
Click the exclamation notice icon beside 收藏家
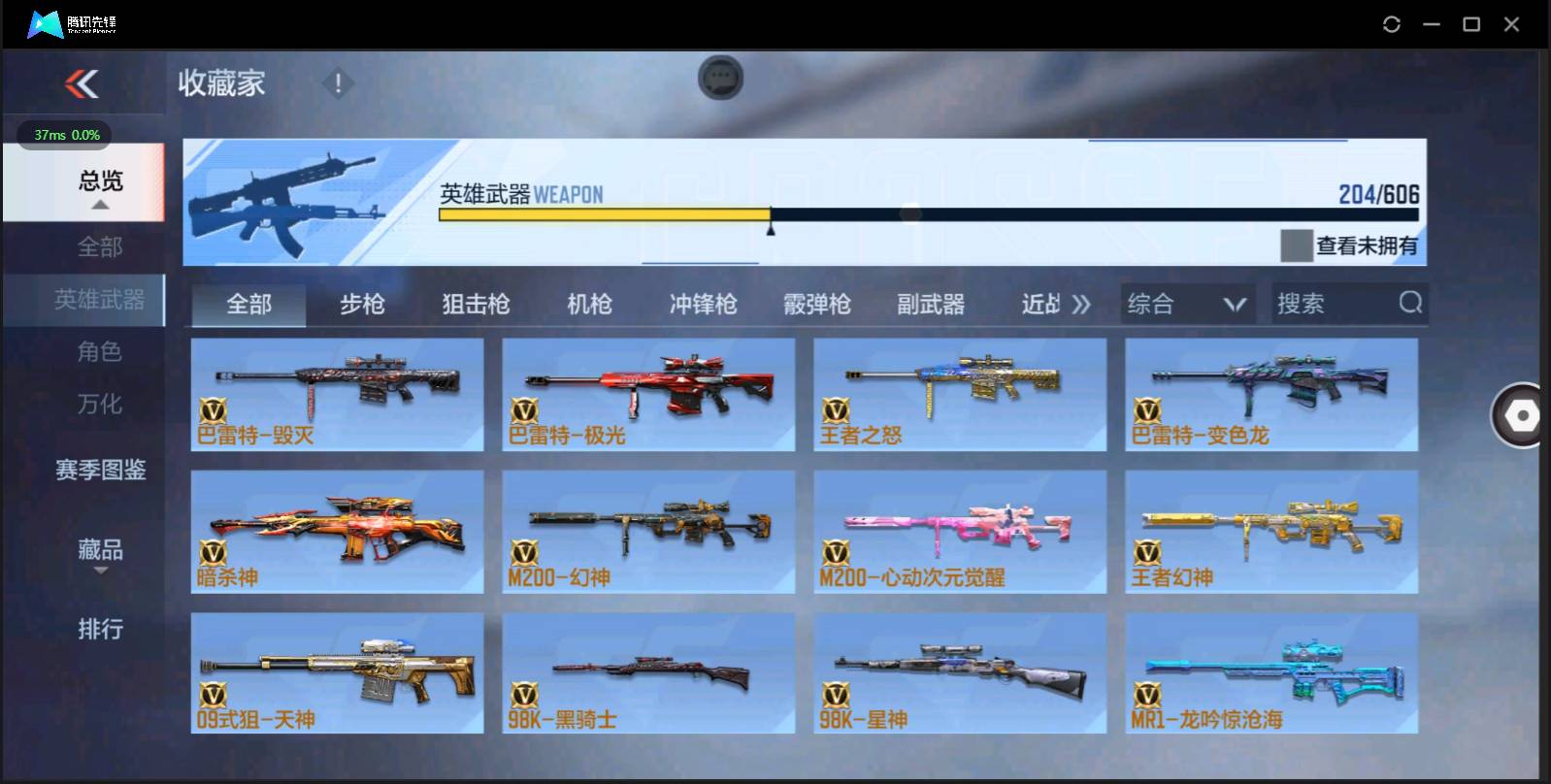pos(337,82)
